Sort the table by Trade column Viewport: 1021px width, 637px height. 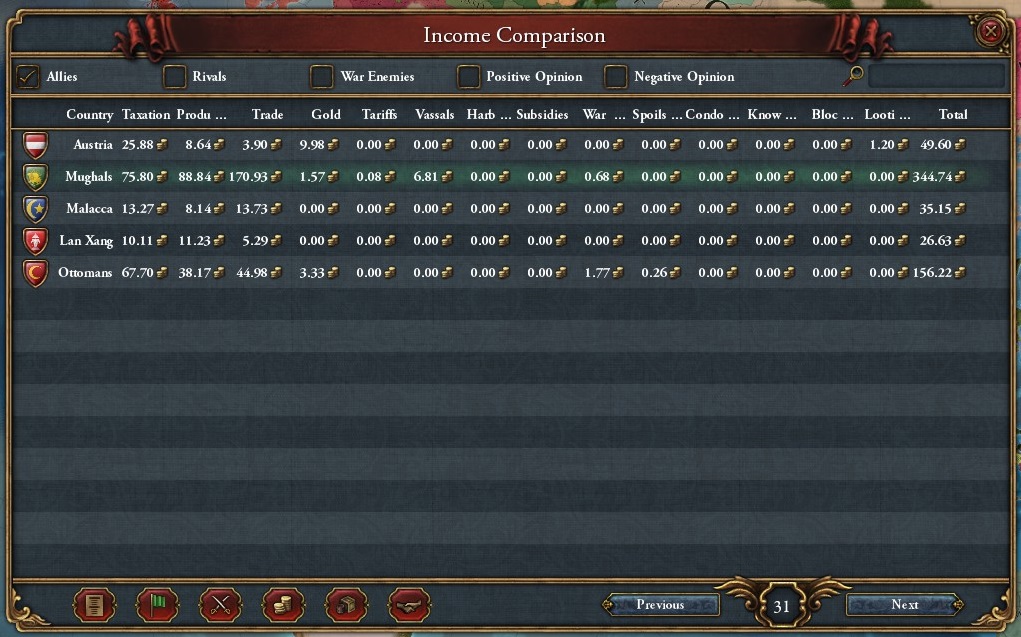(x=267, y=115)
